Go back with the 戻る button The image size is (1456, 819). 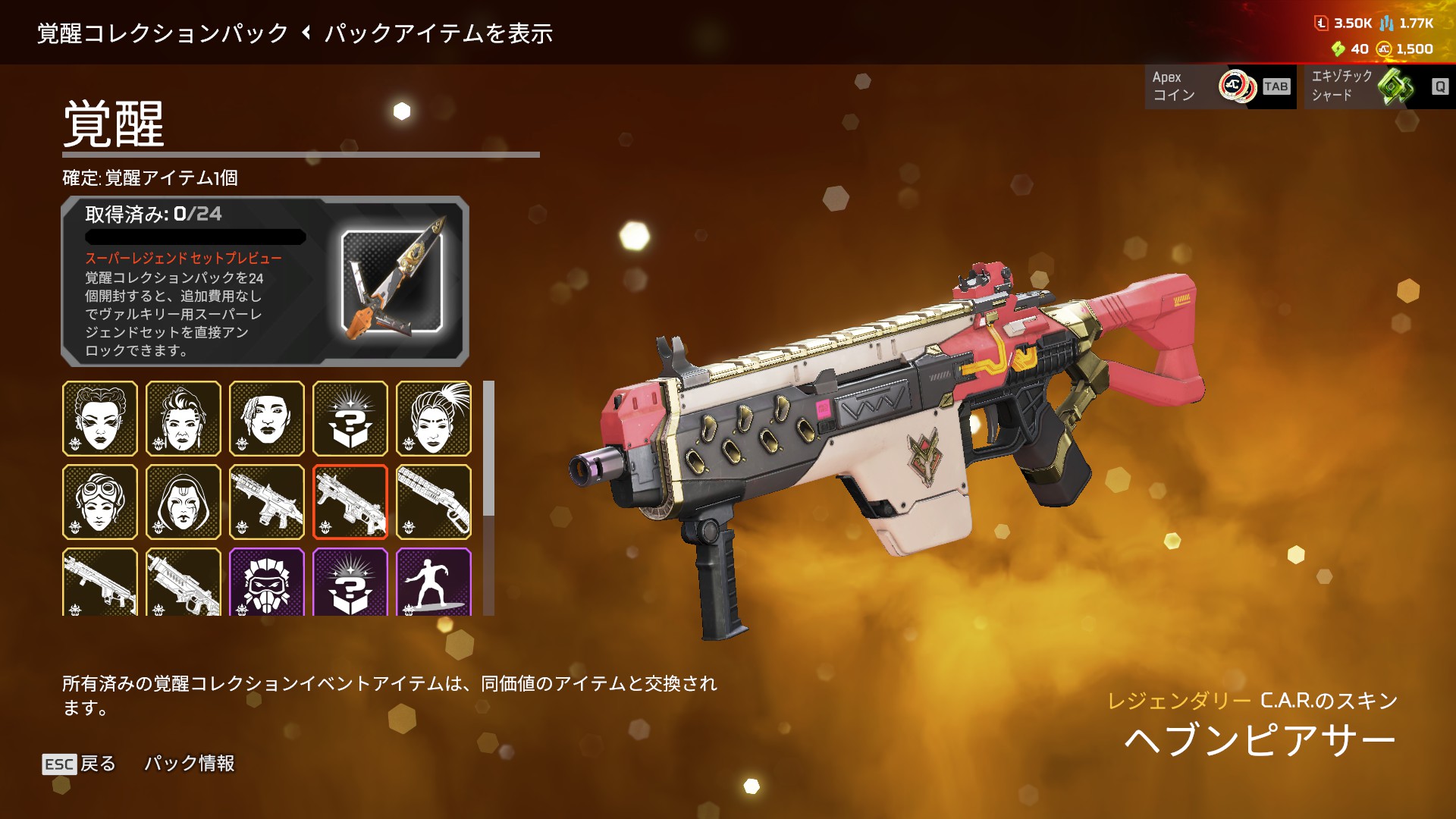click(80, 764)
